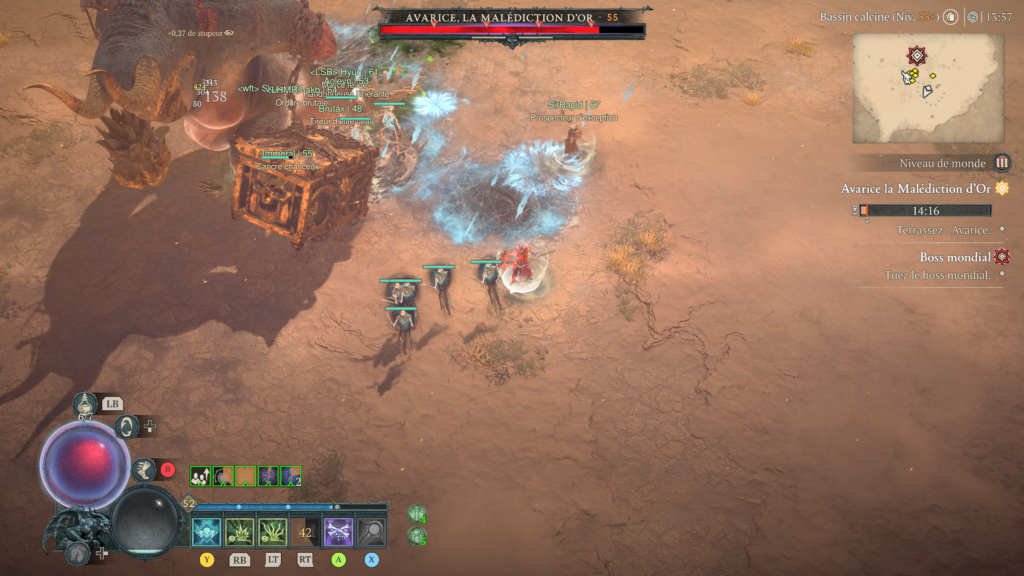Image resolution: width=1024 pixels, height=576 pixels.
Task: Select the town portal ring icon
Action: tap(127, 426)
